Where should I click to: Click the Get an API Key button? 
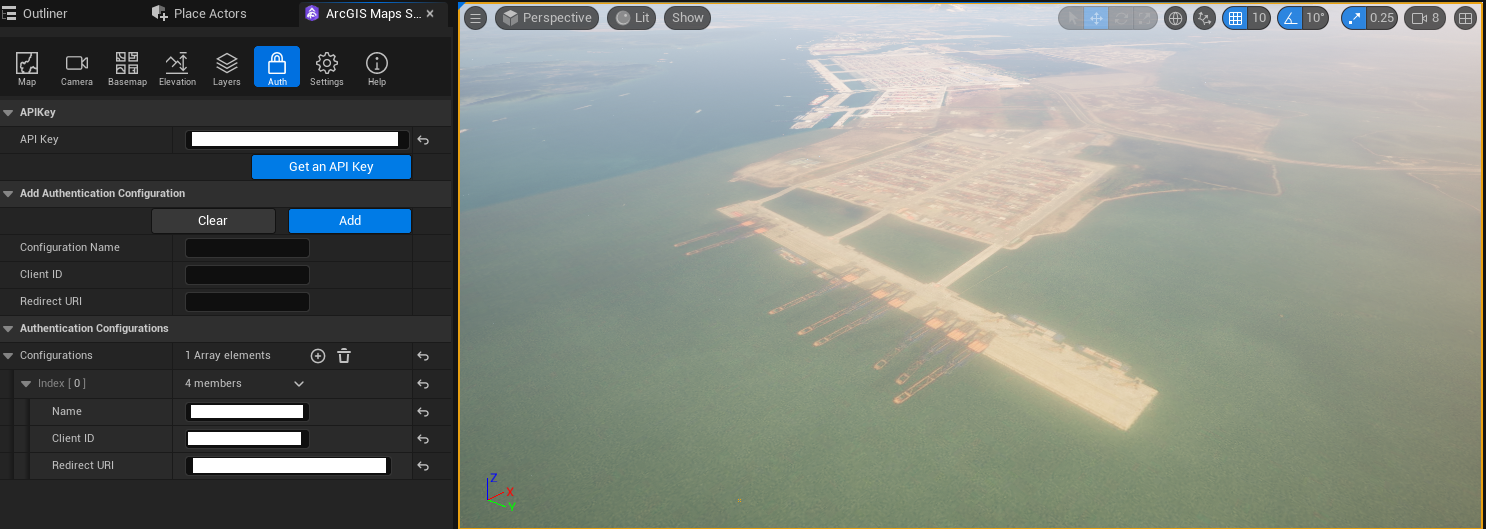pos(331,167)
